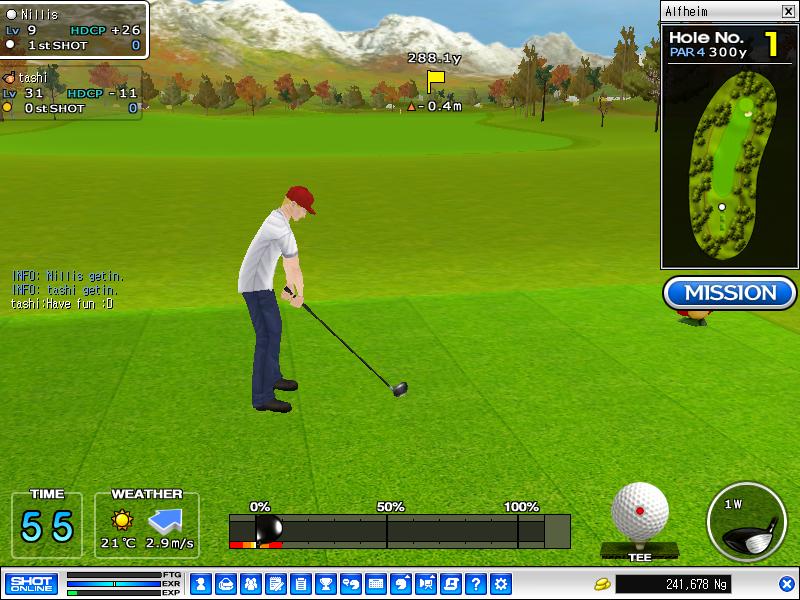Close the Alfheim course map window
This screenshot has width=800, height=600.
click(787, 12)
